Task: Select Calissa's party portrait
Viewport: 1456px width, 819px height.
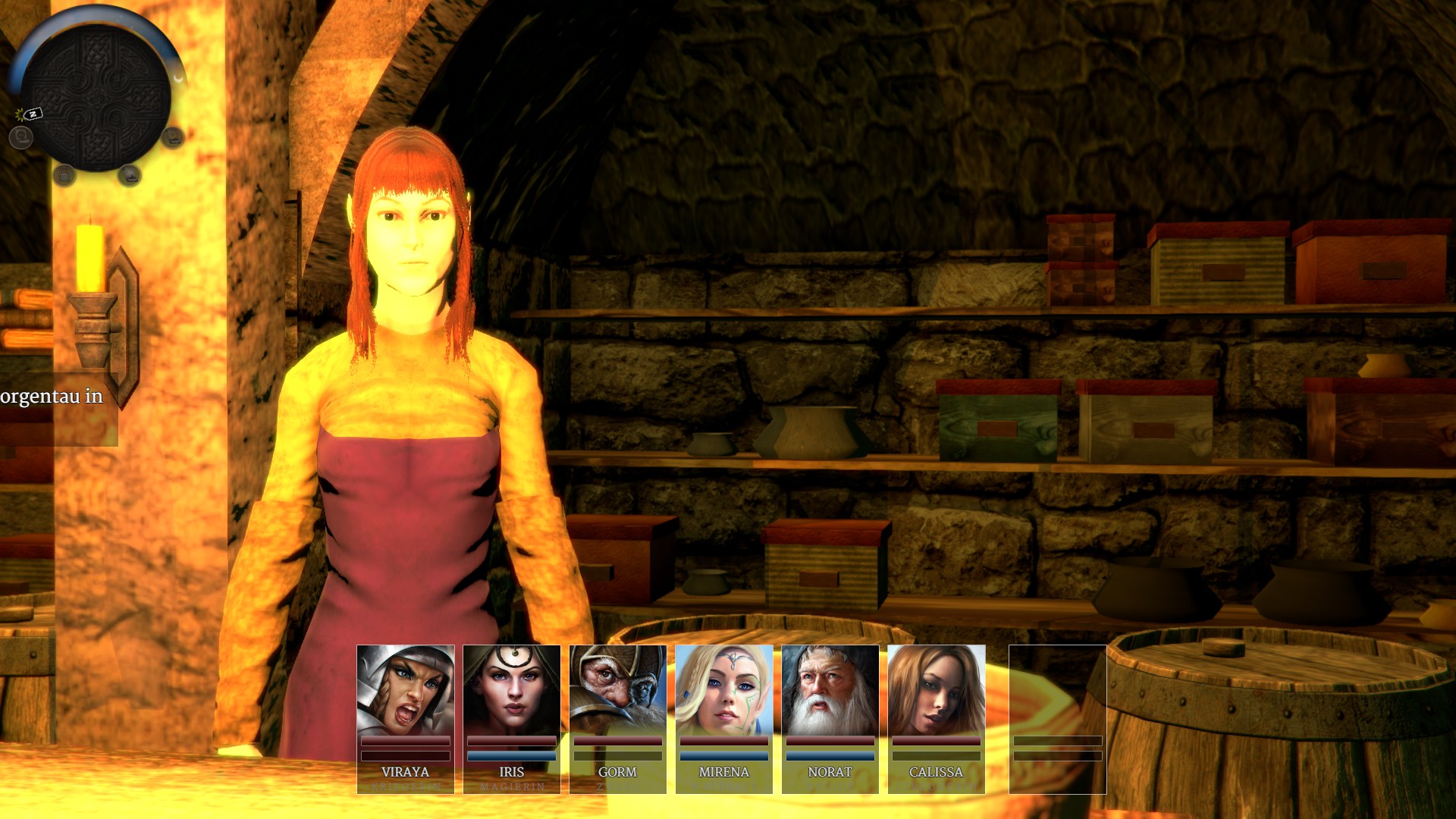Action: (x=936, y=690)
